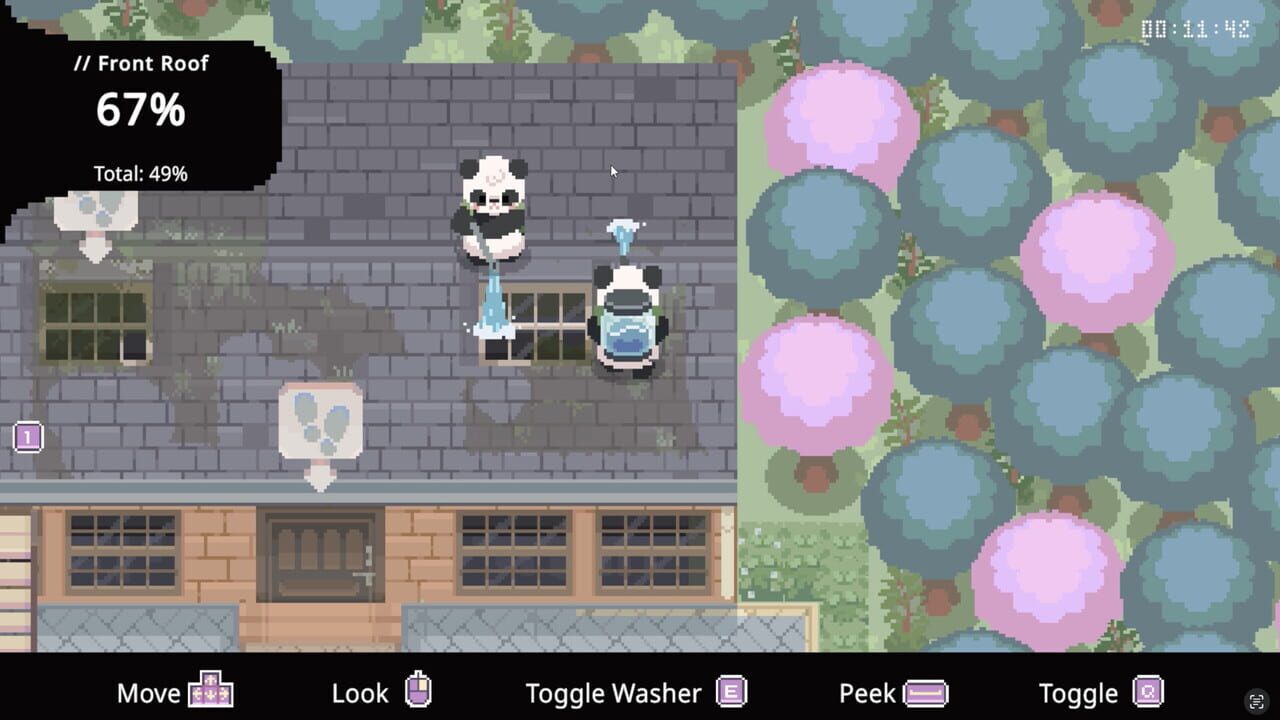Select the Look label in the control bar
The width and height of the screenshot is (1280, 720).
[x=361, y=691]
